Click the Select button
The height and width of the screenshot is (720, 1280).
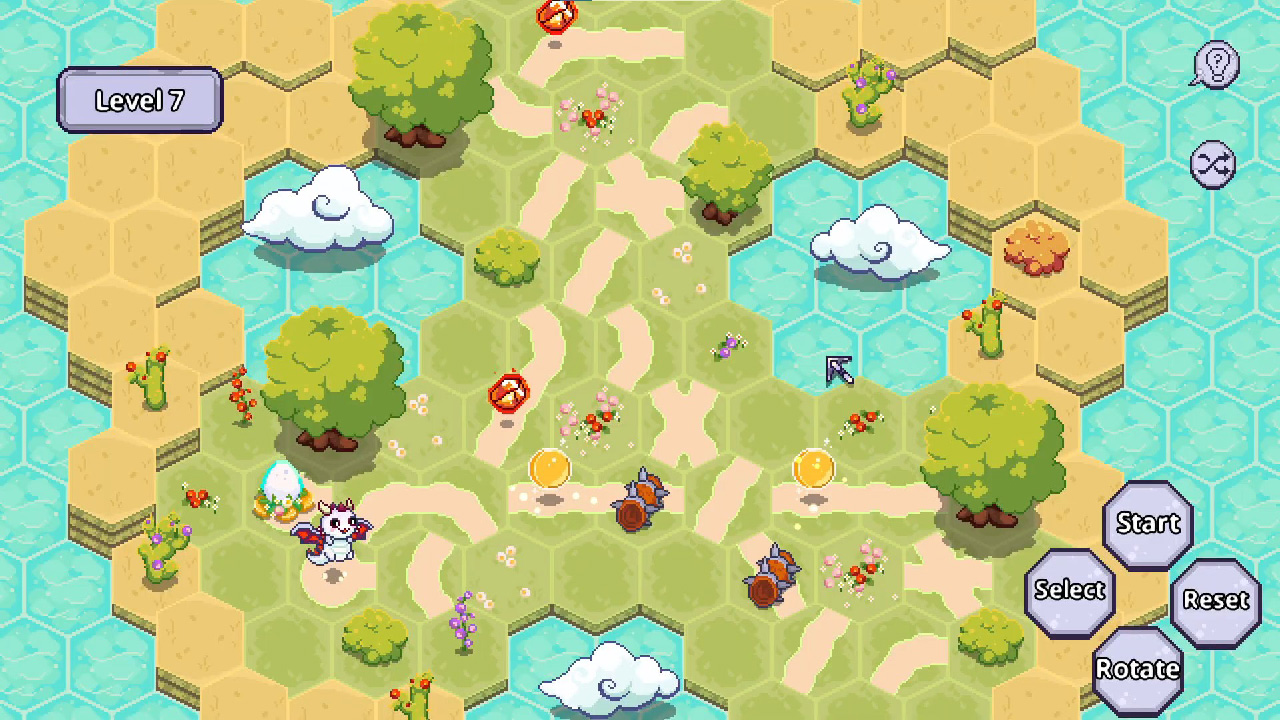[1070, 590]
